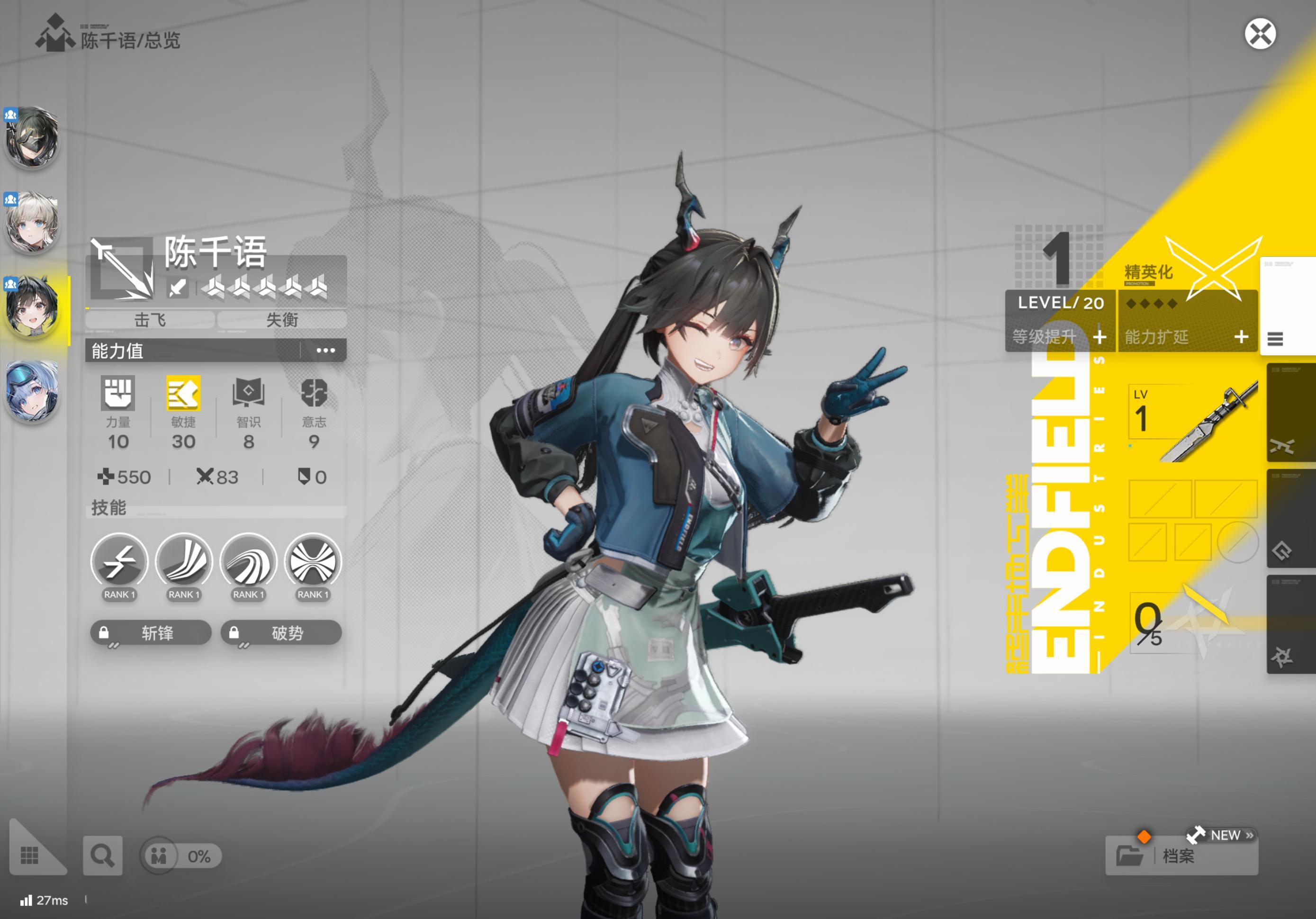Image resolution: width=1316 pixels, height=919 pixels.
Task: Open the 档案 archive file
Action: tap(1181, 856)
